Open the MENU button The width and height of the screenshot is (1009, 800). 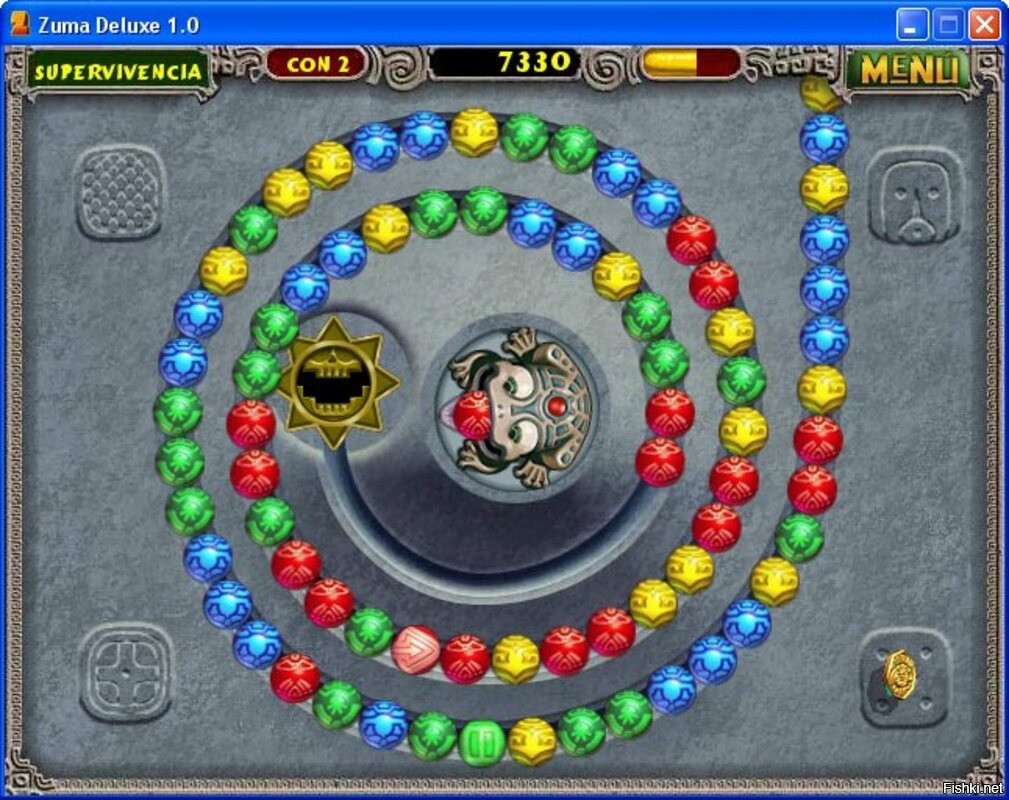(x=909, y=70)
